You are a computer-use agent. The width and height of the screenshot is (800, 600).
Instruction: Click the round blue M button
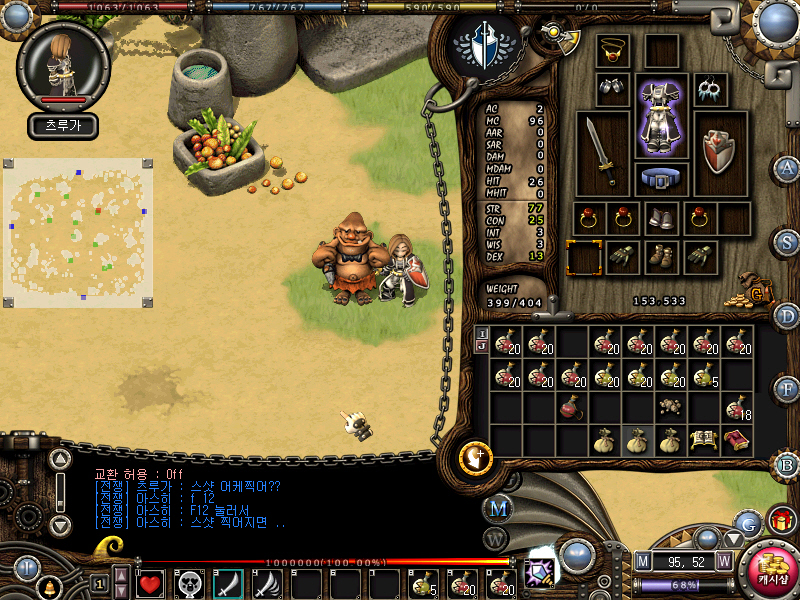498,509
